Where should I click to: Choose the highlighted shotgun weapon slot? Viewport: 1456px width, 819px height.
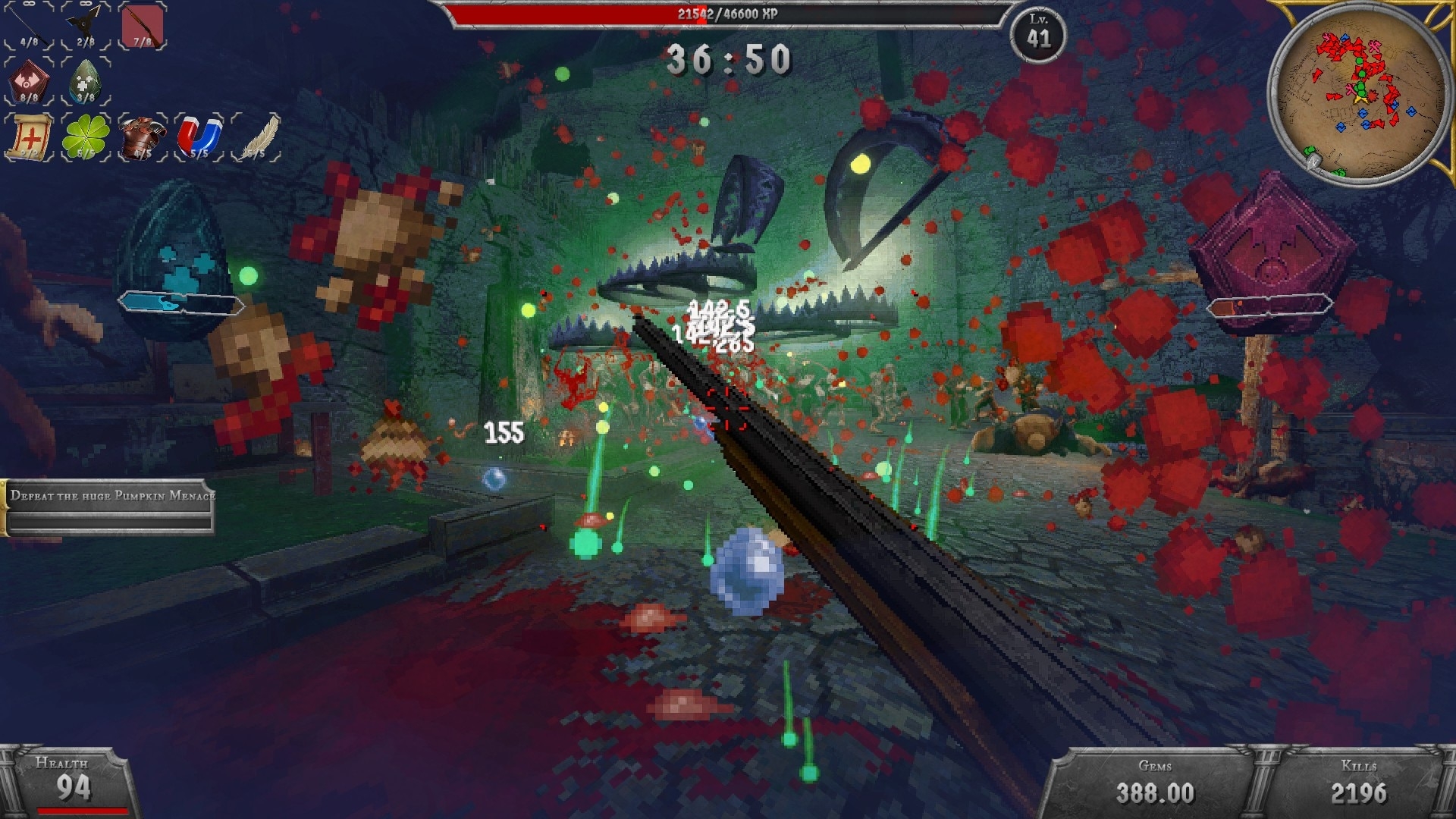click(x=143, y=25)
